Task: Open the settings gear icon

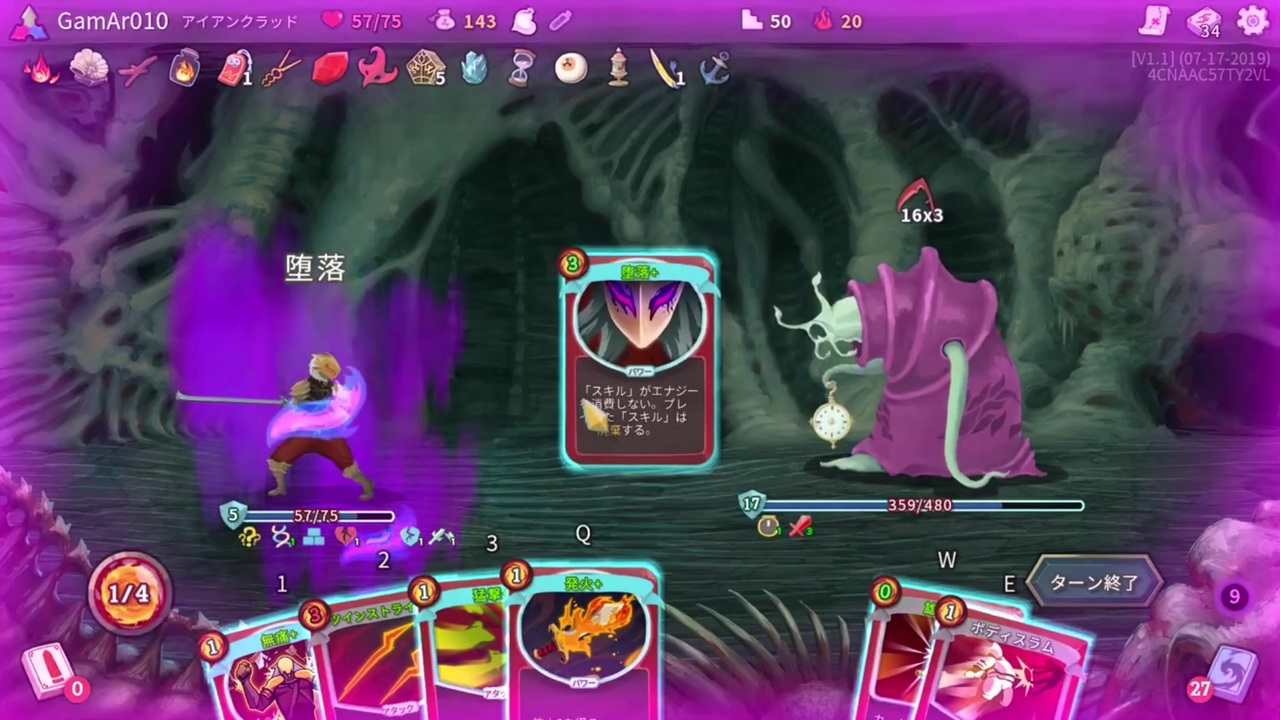Action: (1253, 20)
